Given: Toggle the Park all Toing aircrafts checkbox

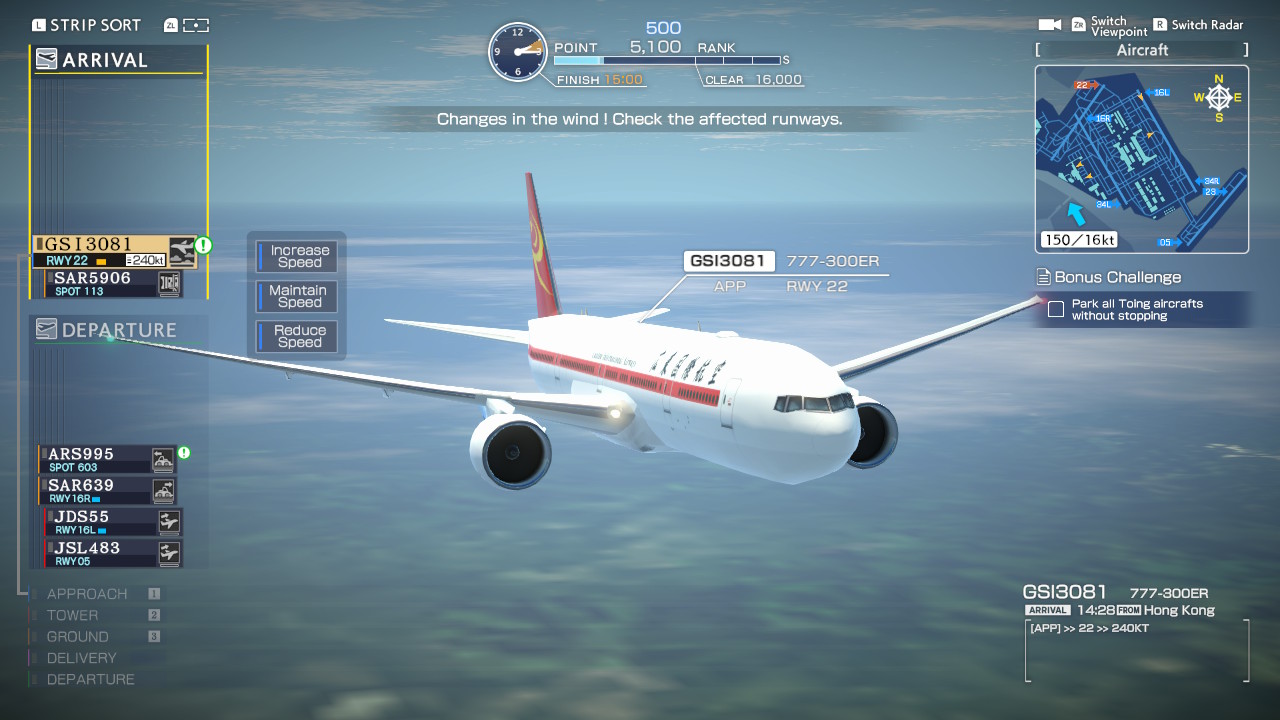Looking at the screenshot, I should [x=1055, y=310].
